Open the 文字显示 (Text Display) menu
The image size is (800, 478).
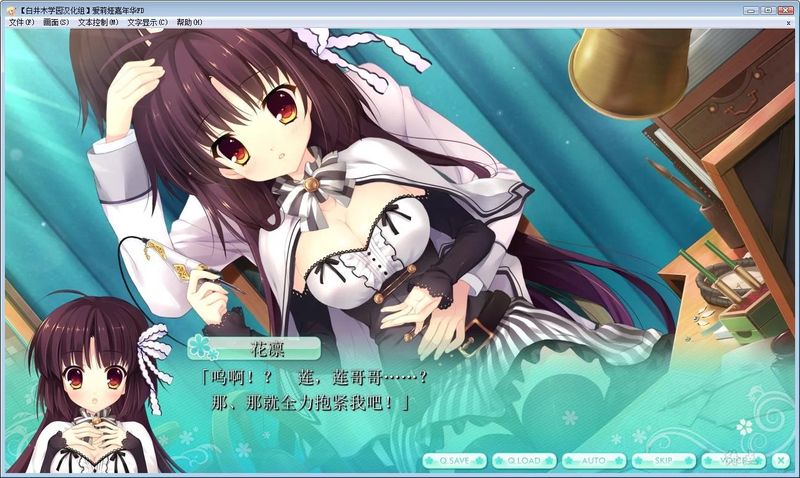(x=146, y=22)
